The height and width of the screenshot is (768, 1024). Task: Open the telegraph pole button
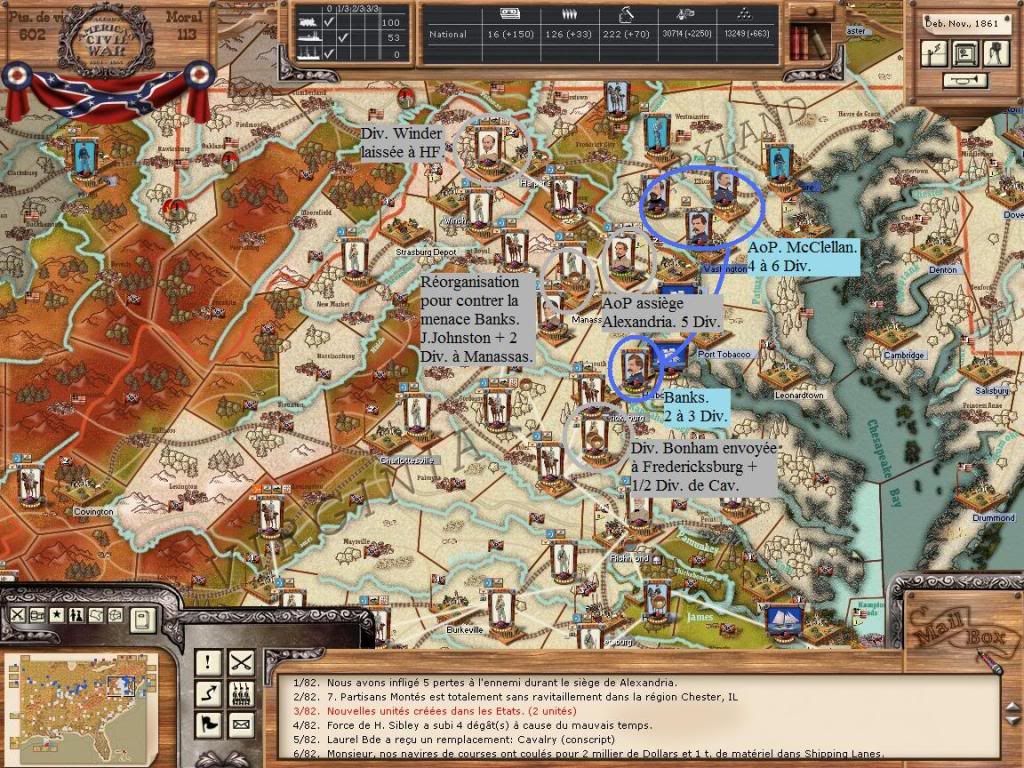[934, 54]
